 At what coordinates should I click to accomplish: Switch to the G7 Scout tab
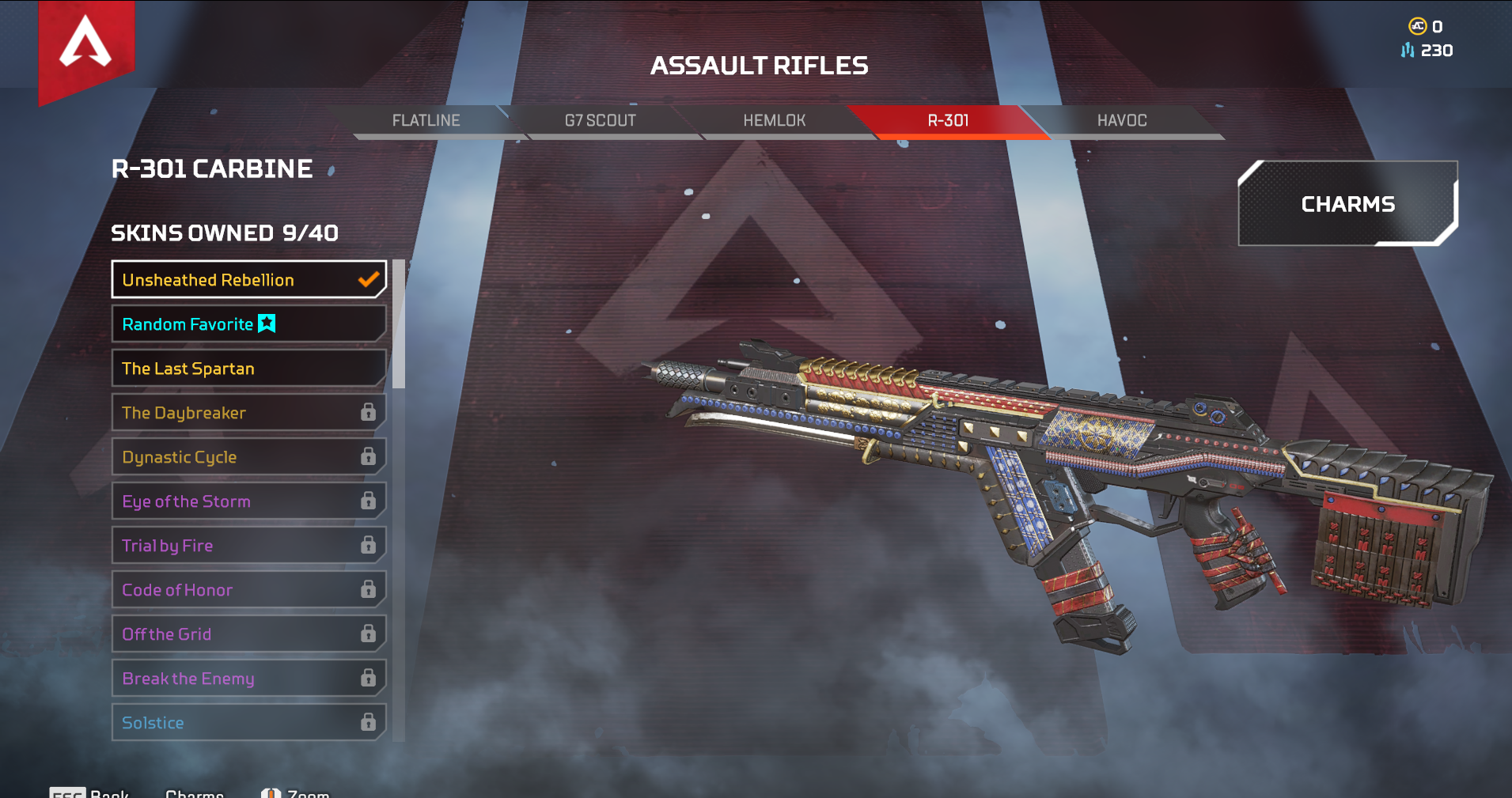point(600,120)
